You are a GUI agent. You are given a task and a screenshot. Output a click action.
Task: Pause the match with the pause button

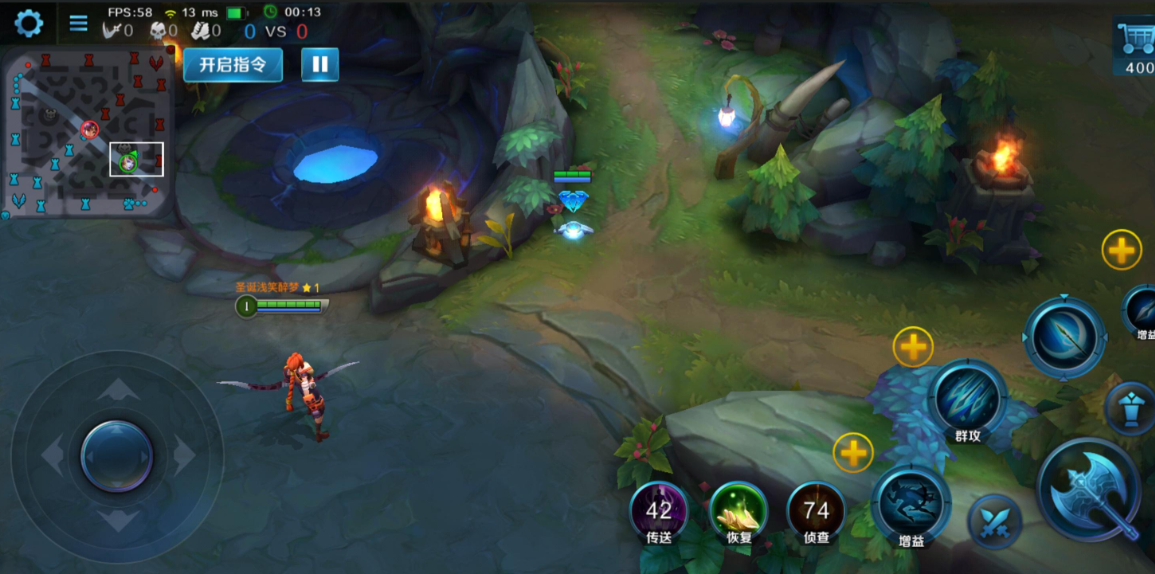click(x=320, y=65)
